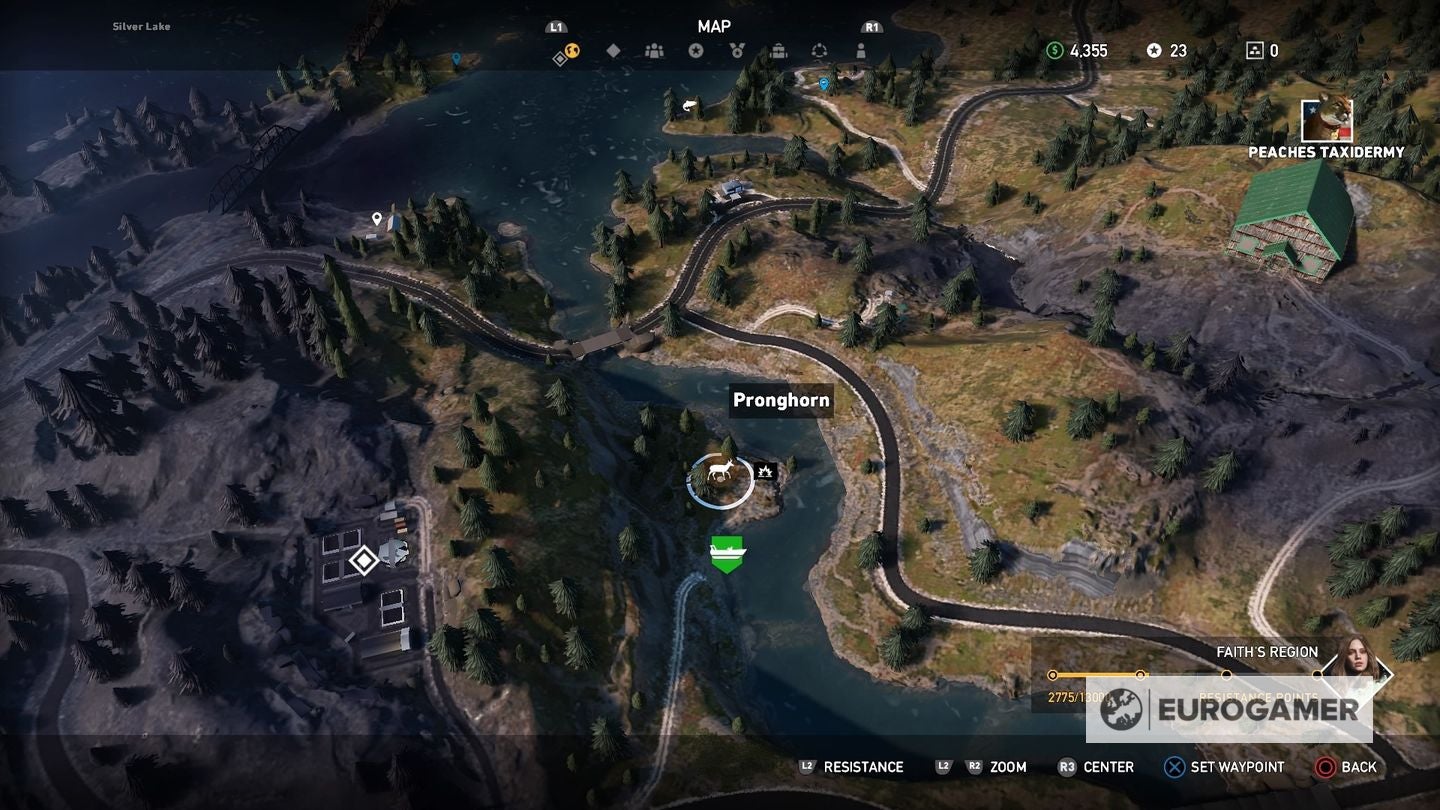The image size is (1440, 810).
Task: Click the blue pin below Silver Lake
Action: pyautogui.click(x=455, y=58)
